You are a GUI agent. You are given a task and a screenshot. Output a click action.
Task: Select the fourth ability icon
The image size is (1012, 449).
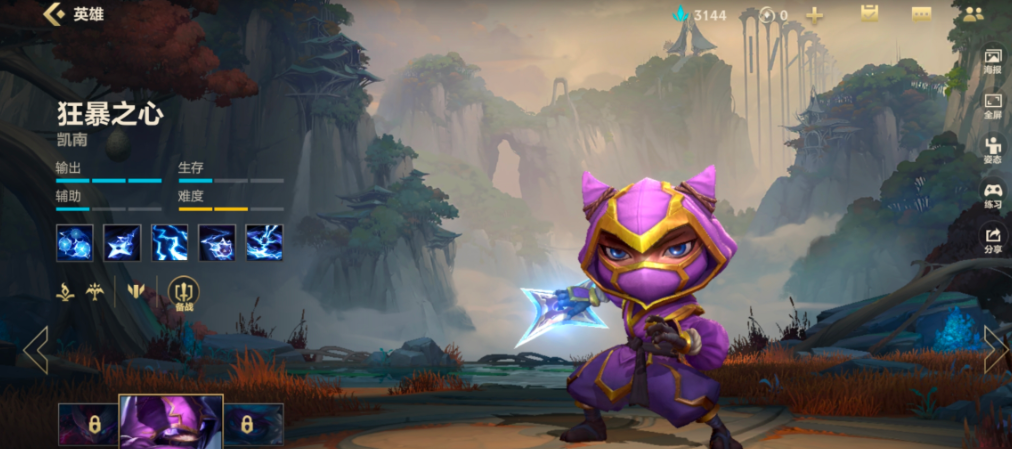pos(217,242)
